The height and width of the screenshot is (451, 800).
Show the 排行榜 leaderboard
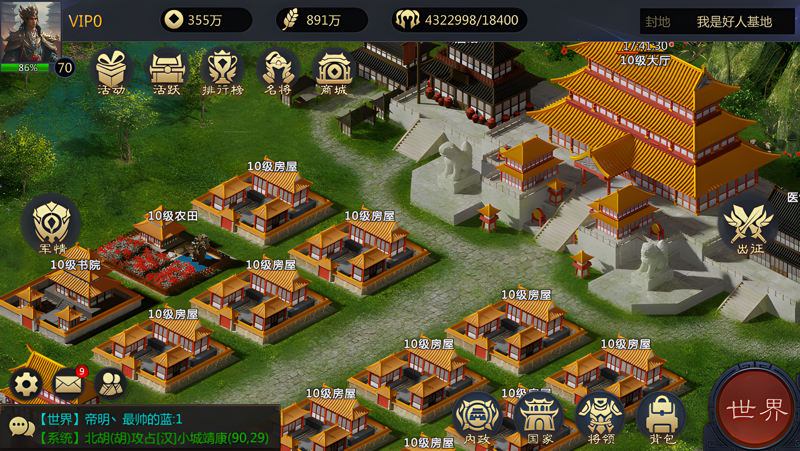tap(222, 70)
